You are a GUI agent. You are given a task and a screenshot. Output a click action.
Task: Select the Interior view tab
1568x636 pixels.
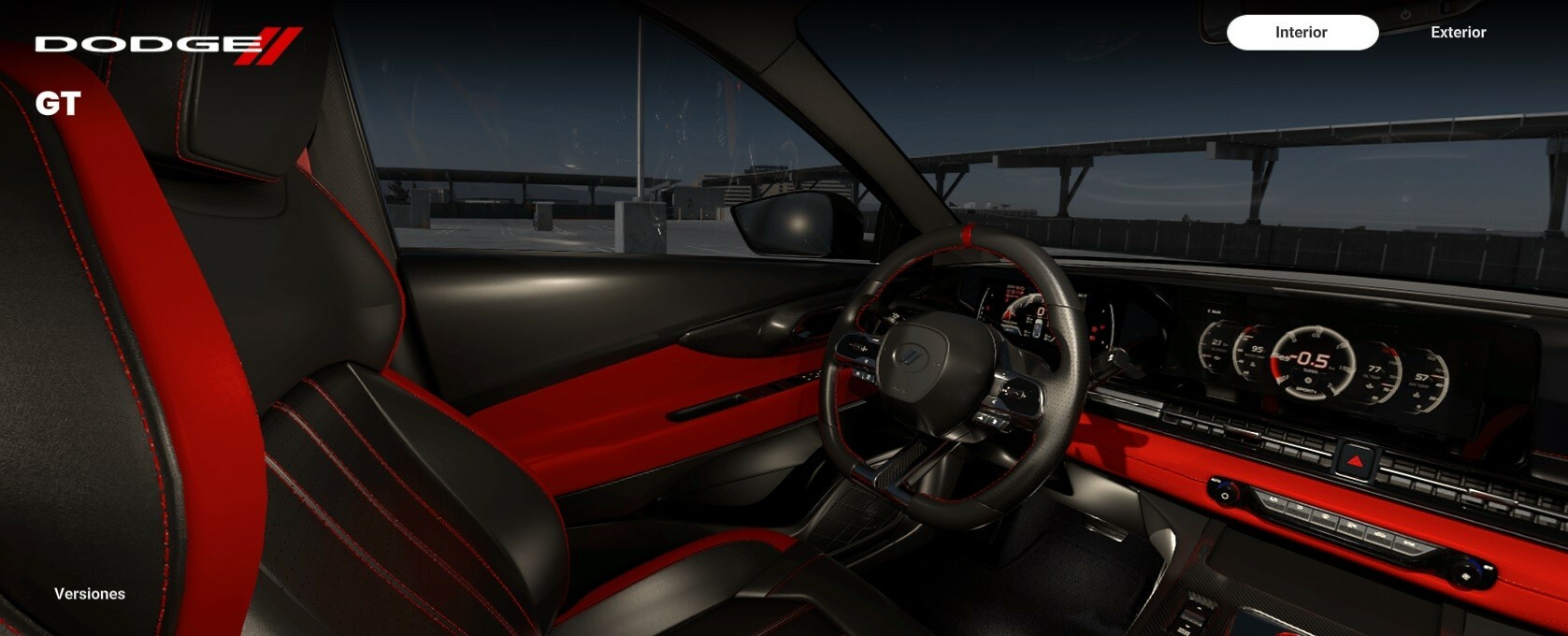pos(1302,33)
